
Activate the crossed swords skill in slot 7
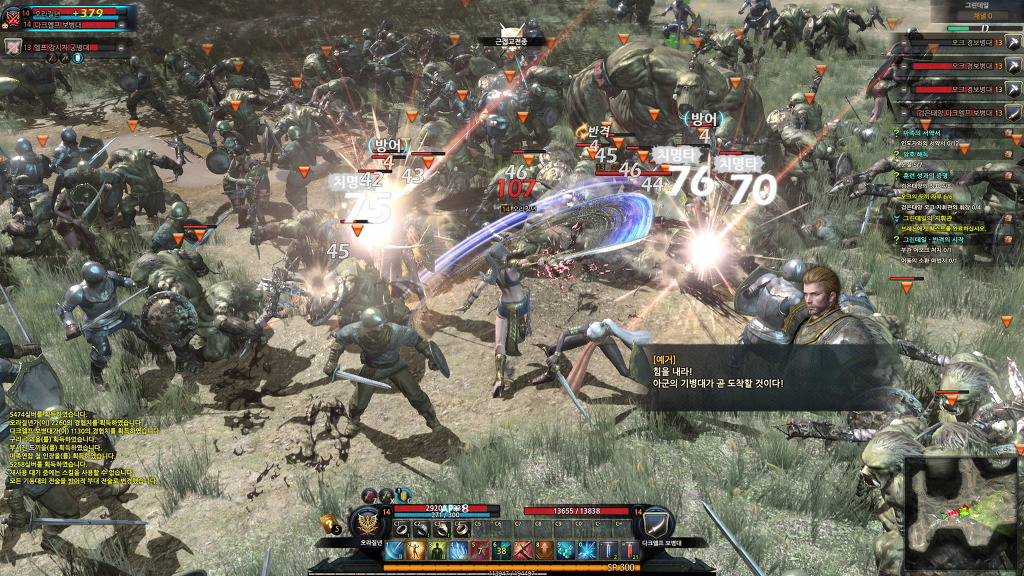521,550
